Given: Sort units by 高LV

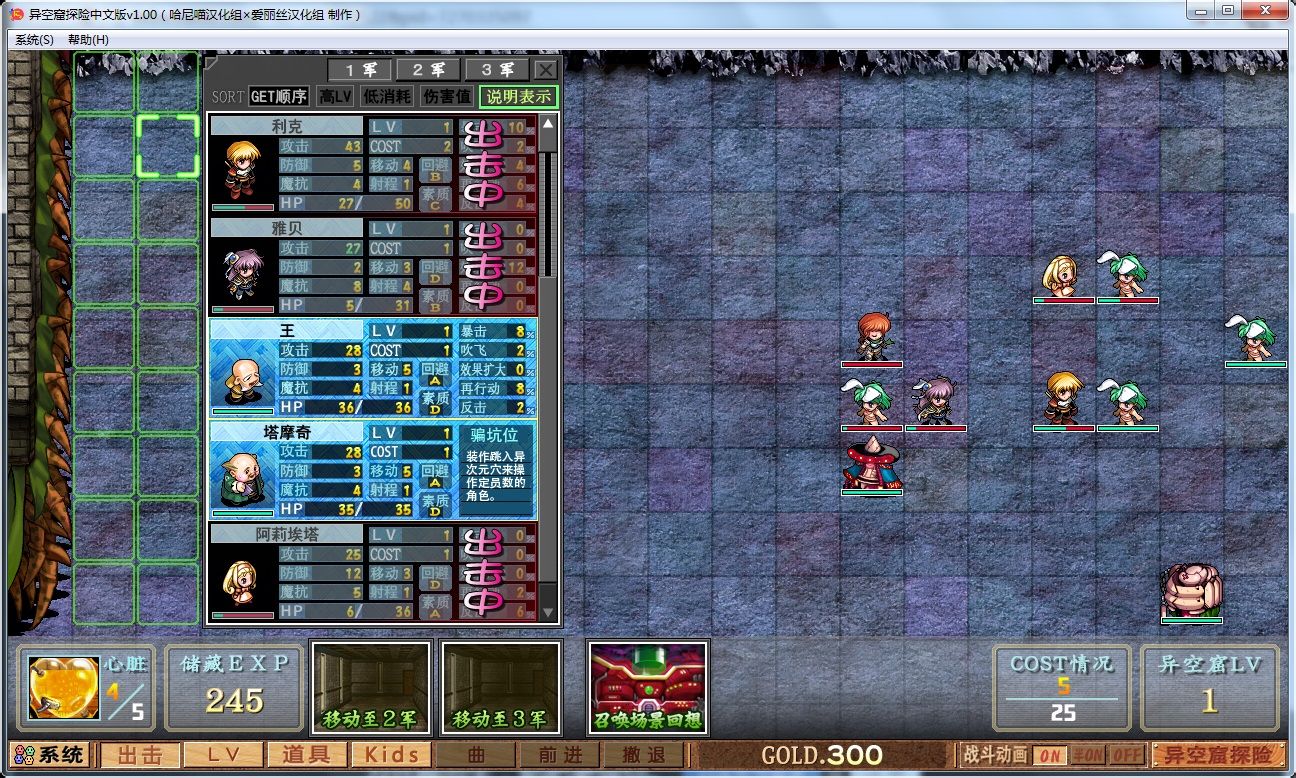Looking at the screenshot, I should click(336, 97).
